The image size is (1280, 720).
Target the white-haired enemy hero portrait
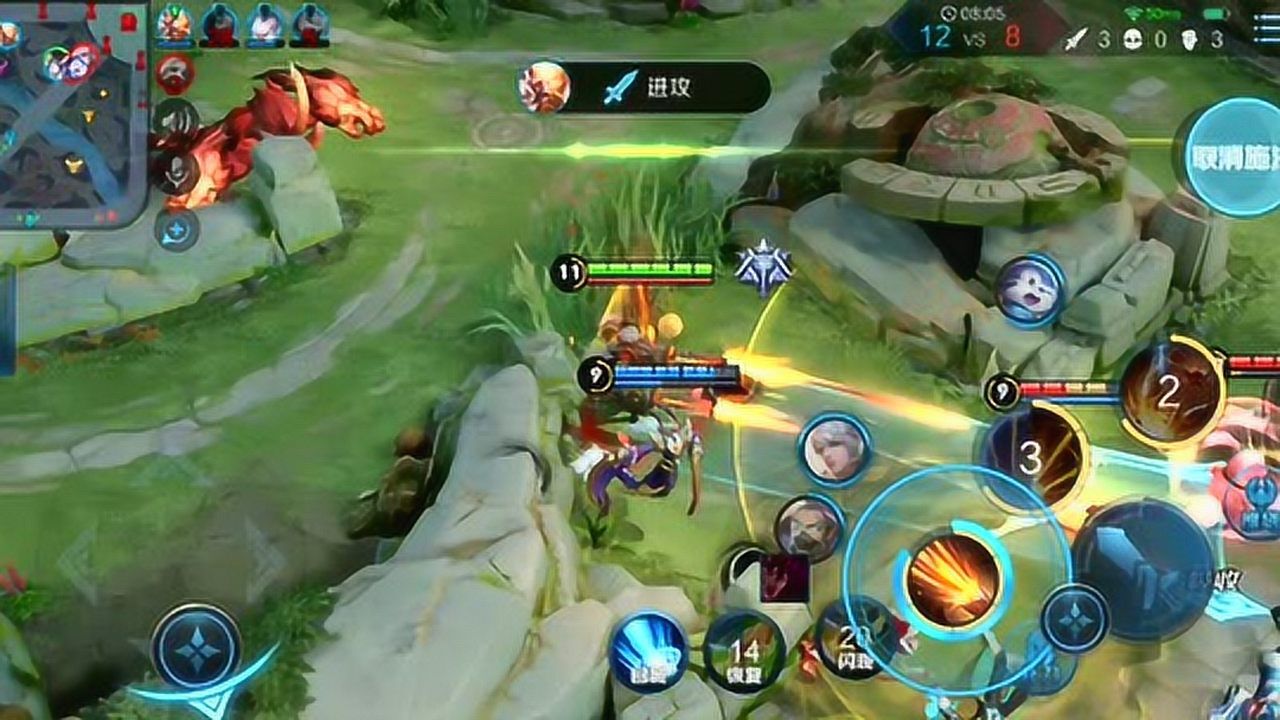[x=835, y=449]
